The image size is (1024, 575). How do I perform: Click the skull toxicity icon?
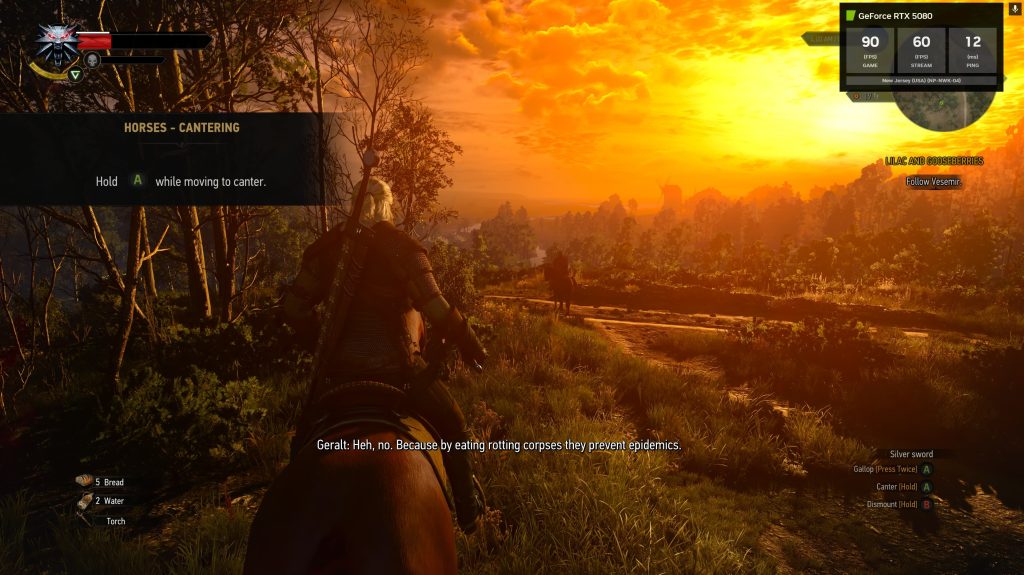(92, 61)
